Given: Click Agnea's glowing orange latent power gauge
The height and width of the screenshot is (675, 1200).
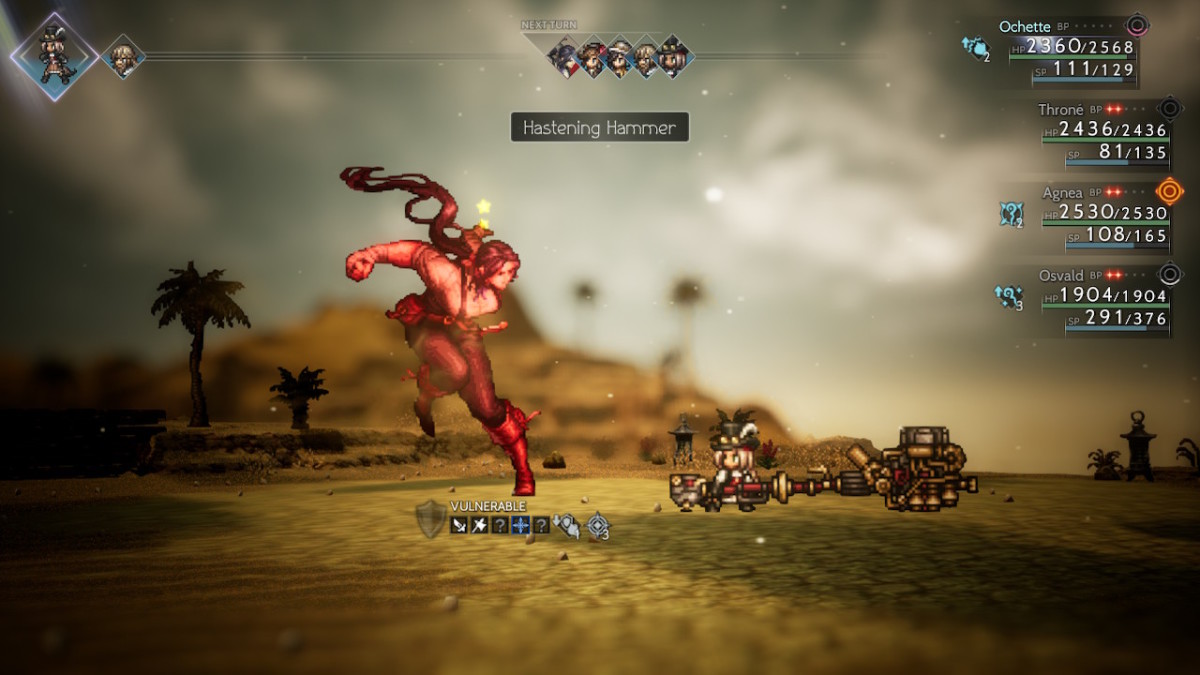Looking at the screenshot, I should (x=1169, y=190).
